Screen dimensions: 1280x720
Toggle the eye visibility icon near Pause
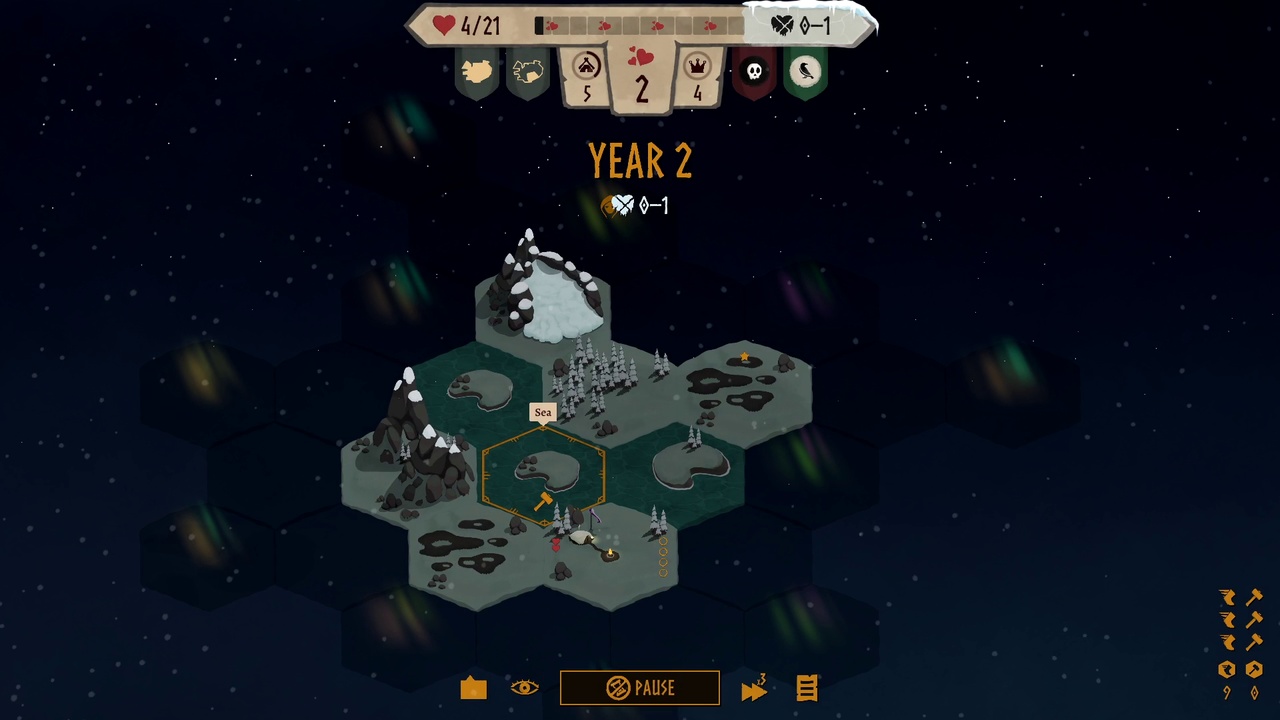(x=526, y=688)
